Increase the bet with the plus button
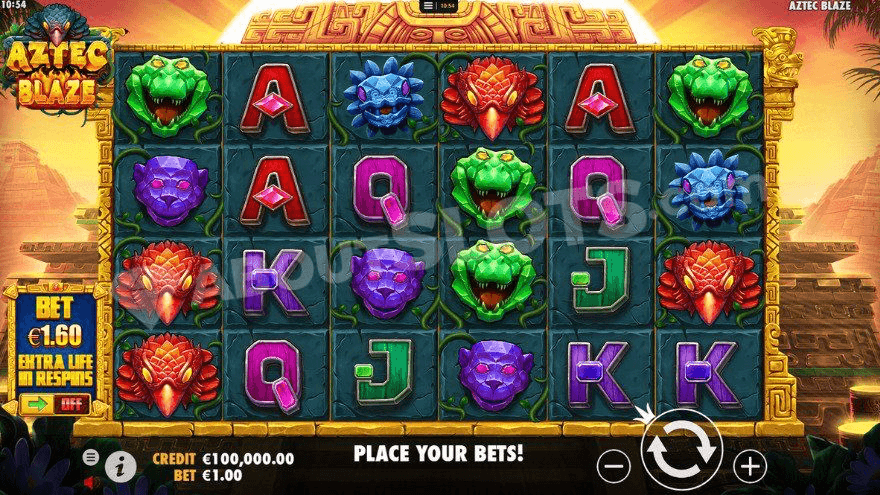 tap(749, 464)
